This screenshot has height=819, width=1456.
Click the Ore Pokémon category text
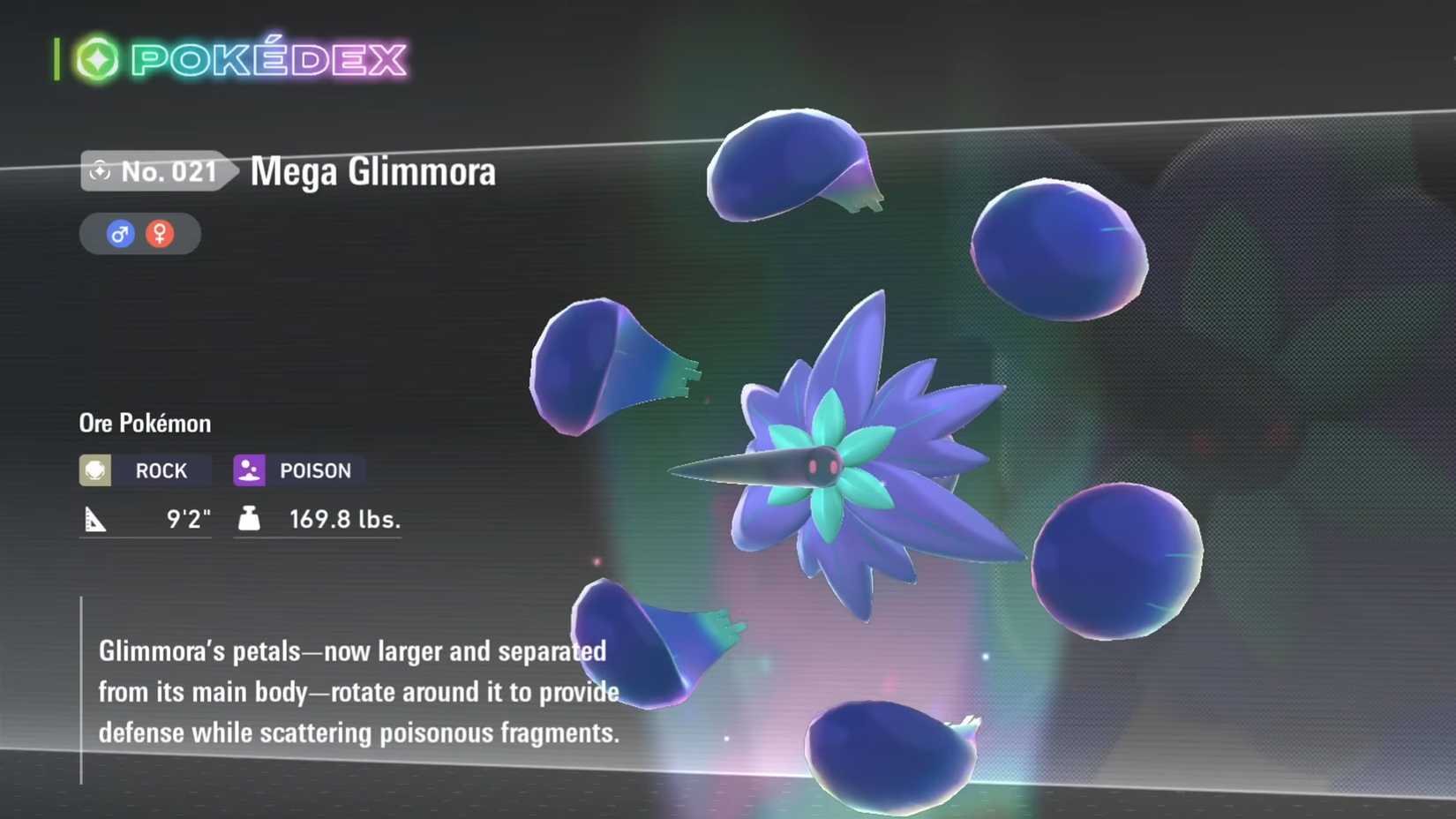pos(143,423)
